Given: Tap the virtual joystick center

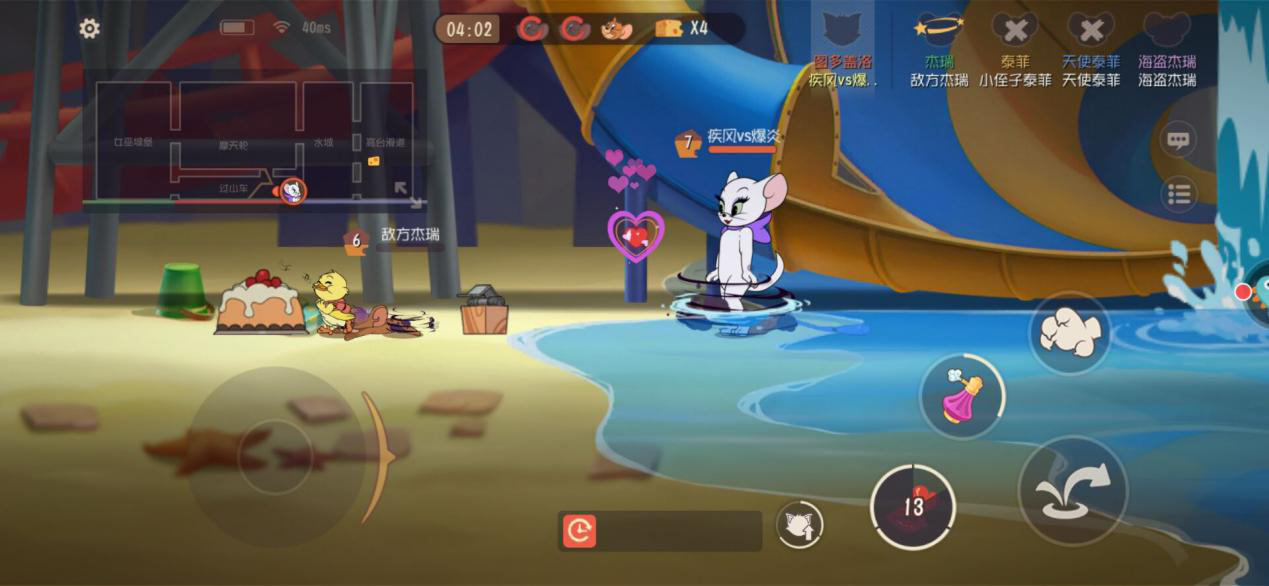Looking at the screenshot, I should tap(275, 457).
